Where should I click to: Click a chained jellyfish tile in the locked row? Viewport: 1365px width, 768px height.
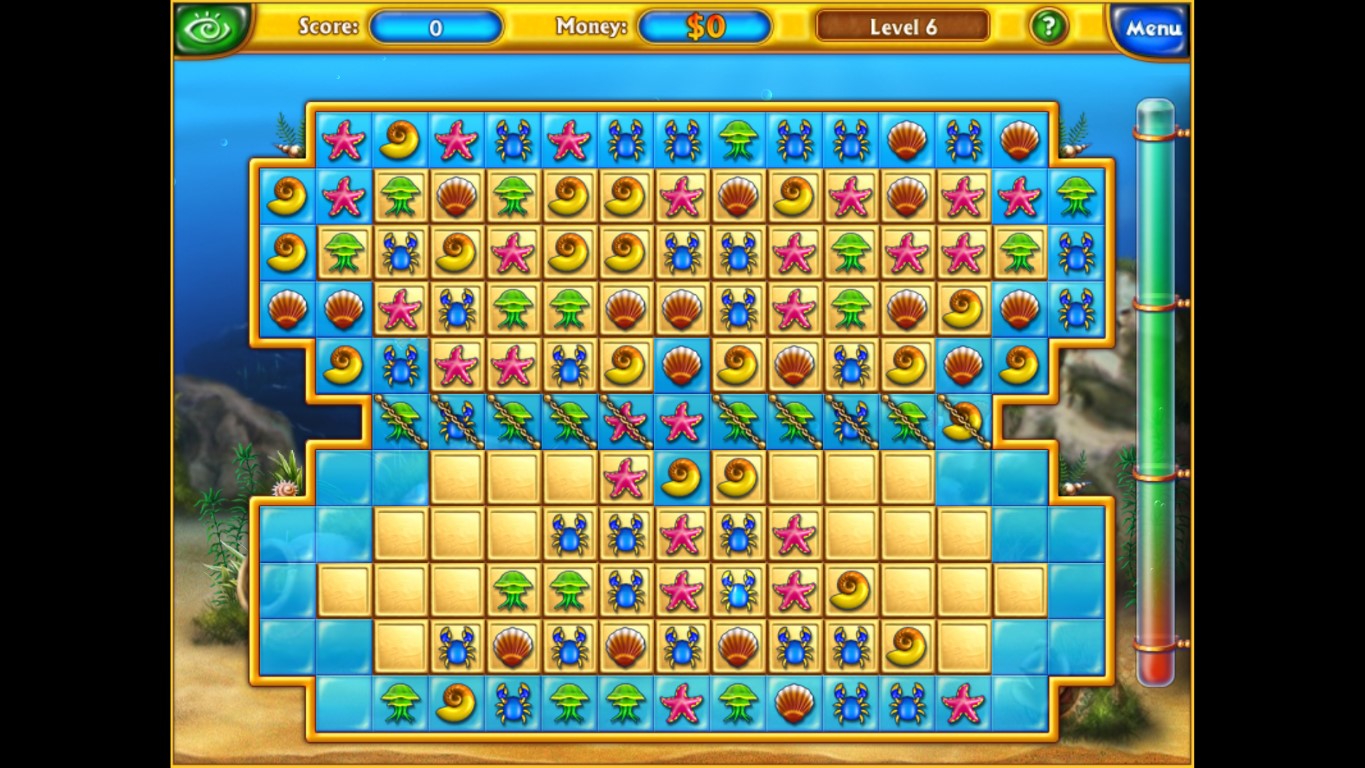point(399,420)
